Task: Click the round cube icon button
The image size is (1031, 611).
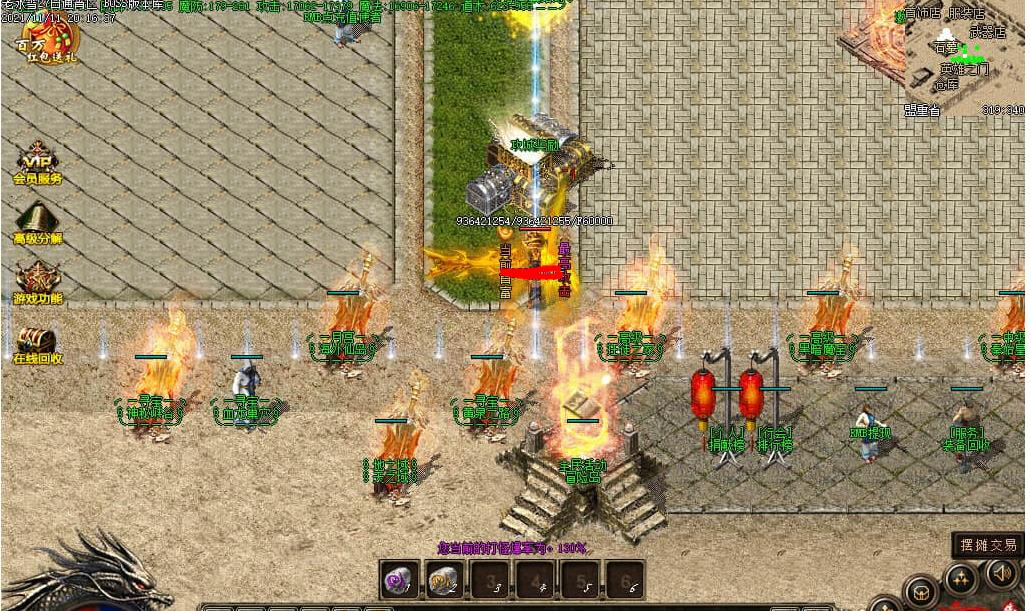Action: [920, 591]
